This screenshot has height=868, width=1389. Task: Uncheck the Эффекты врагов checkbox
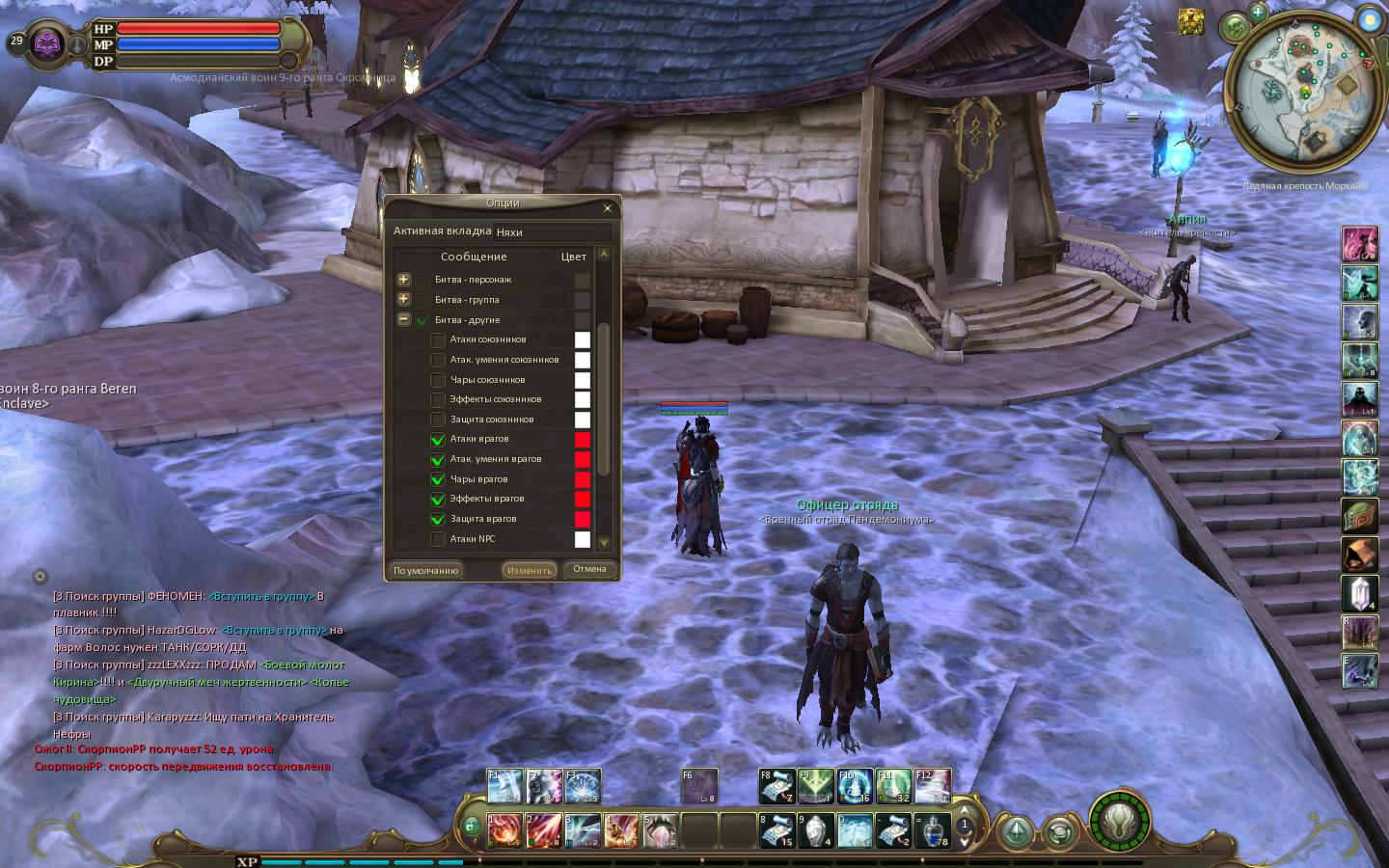click(438, 500)
